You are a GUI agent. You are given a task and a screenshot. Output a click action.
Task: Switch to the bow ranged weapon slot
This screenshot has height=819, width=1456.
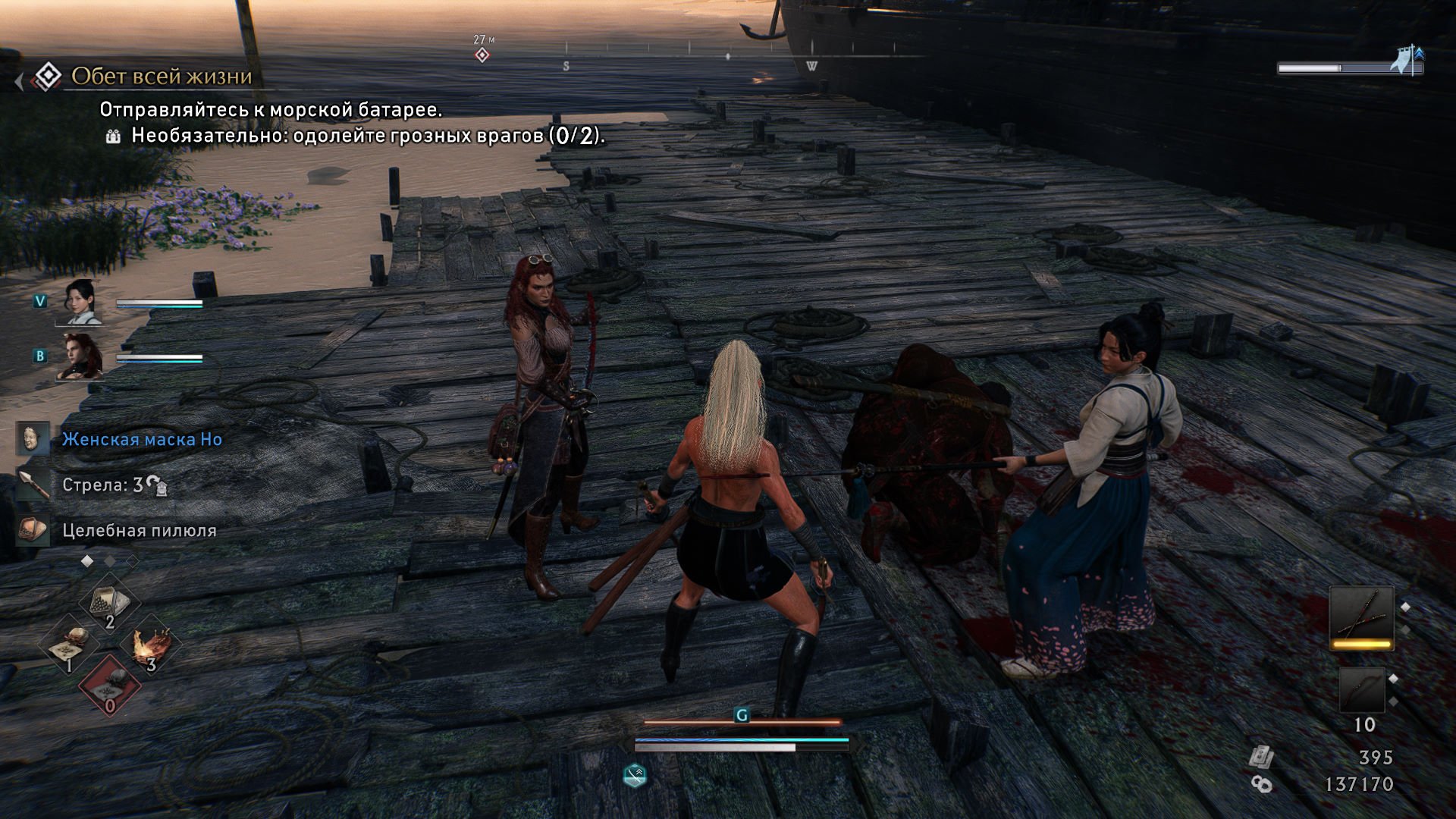click(1361, 689)
